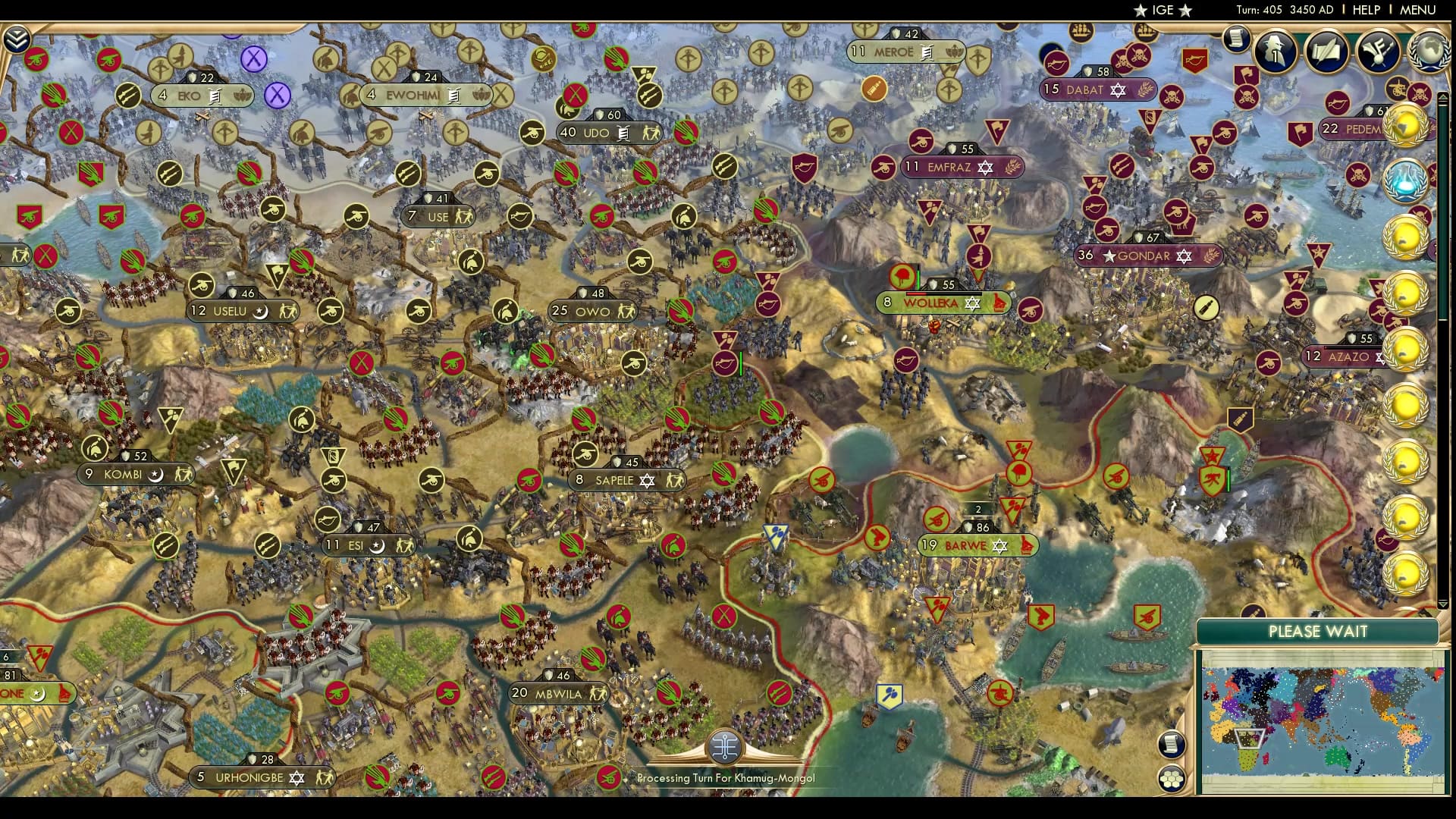Click the scrollbar up arrow on the right edge

(1443, 97)
